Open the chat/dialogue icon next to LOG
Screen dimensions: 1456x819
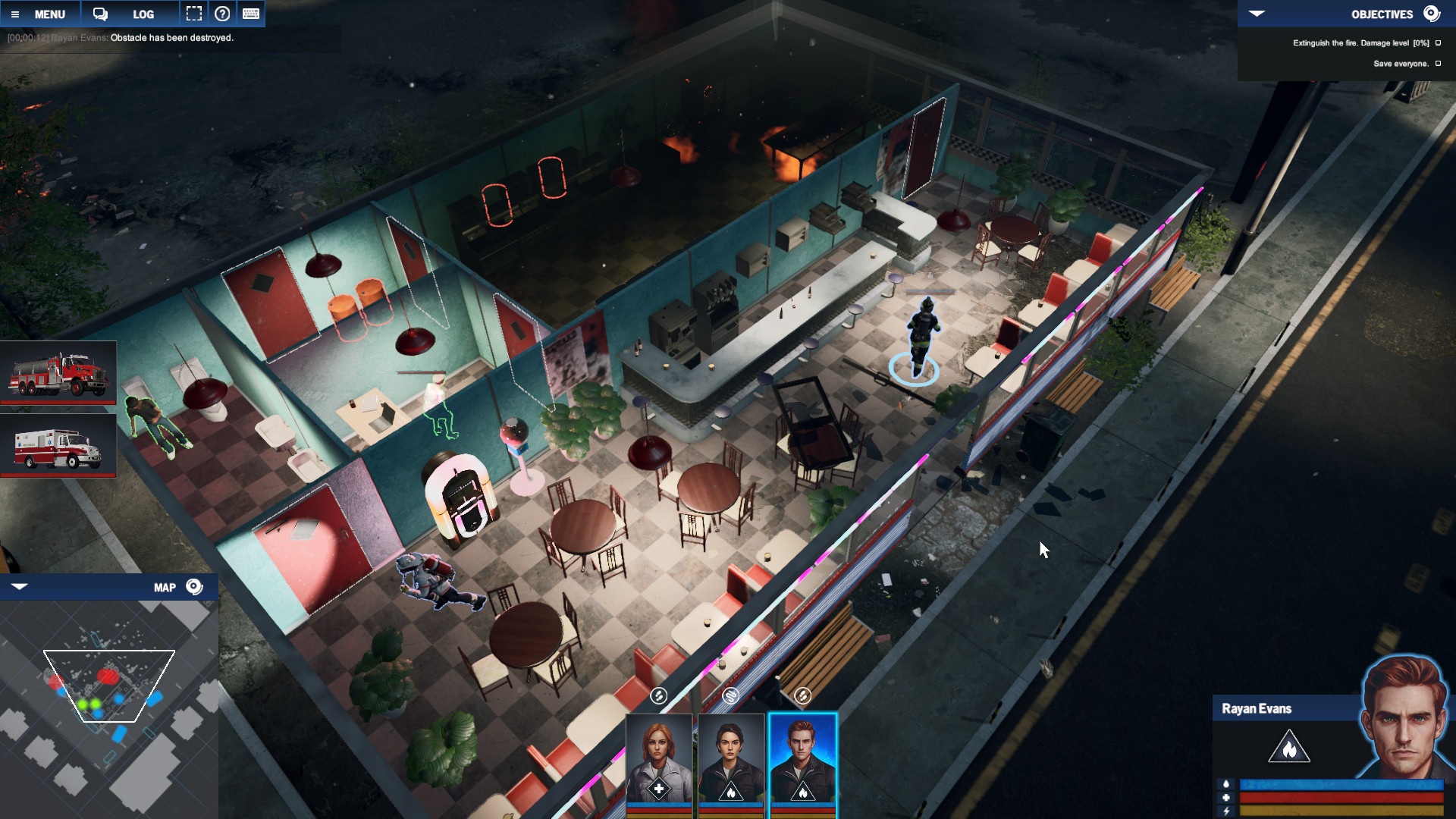99,14
